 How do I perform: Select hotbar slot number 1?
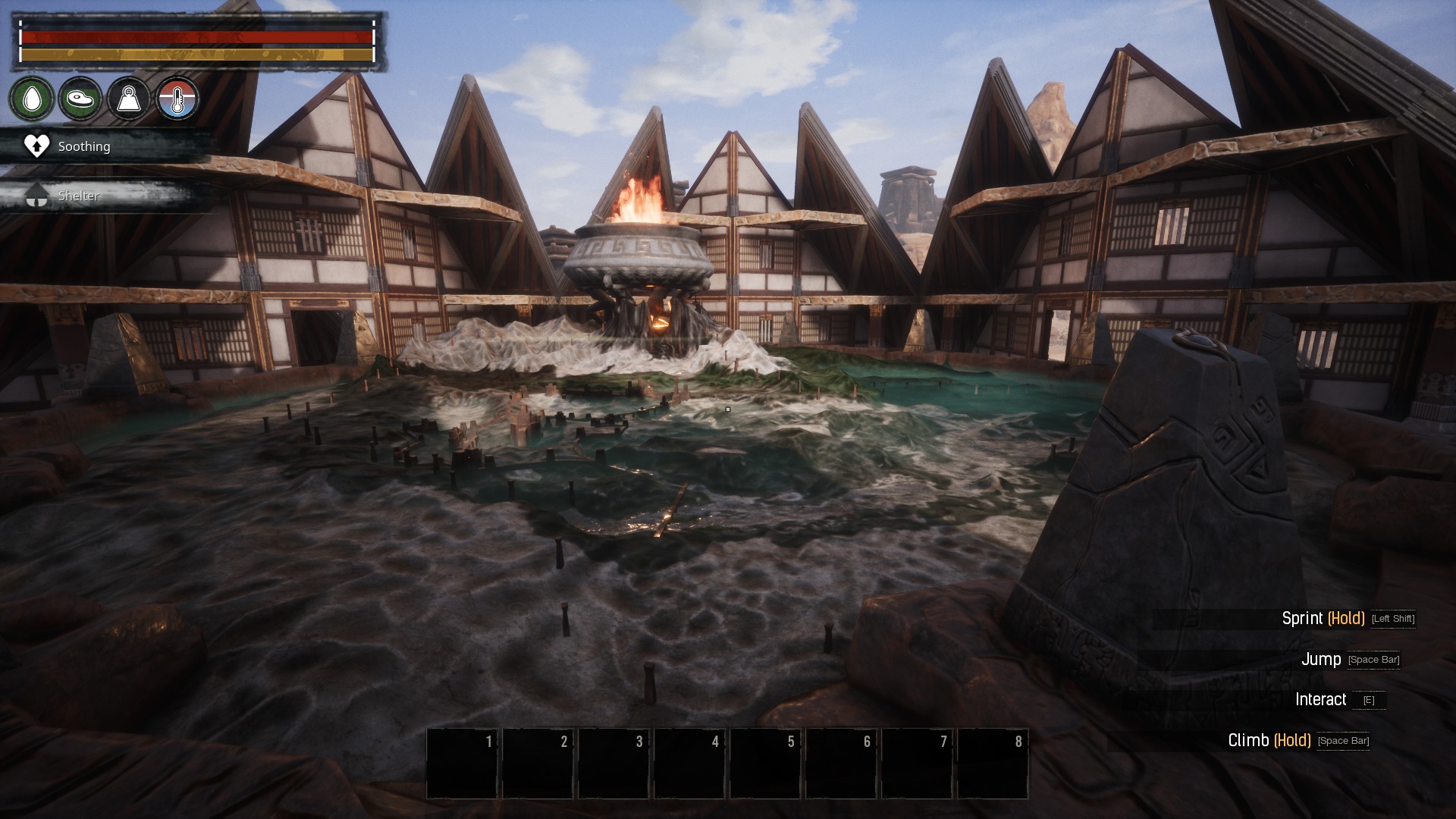coord(462,763)
